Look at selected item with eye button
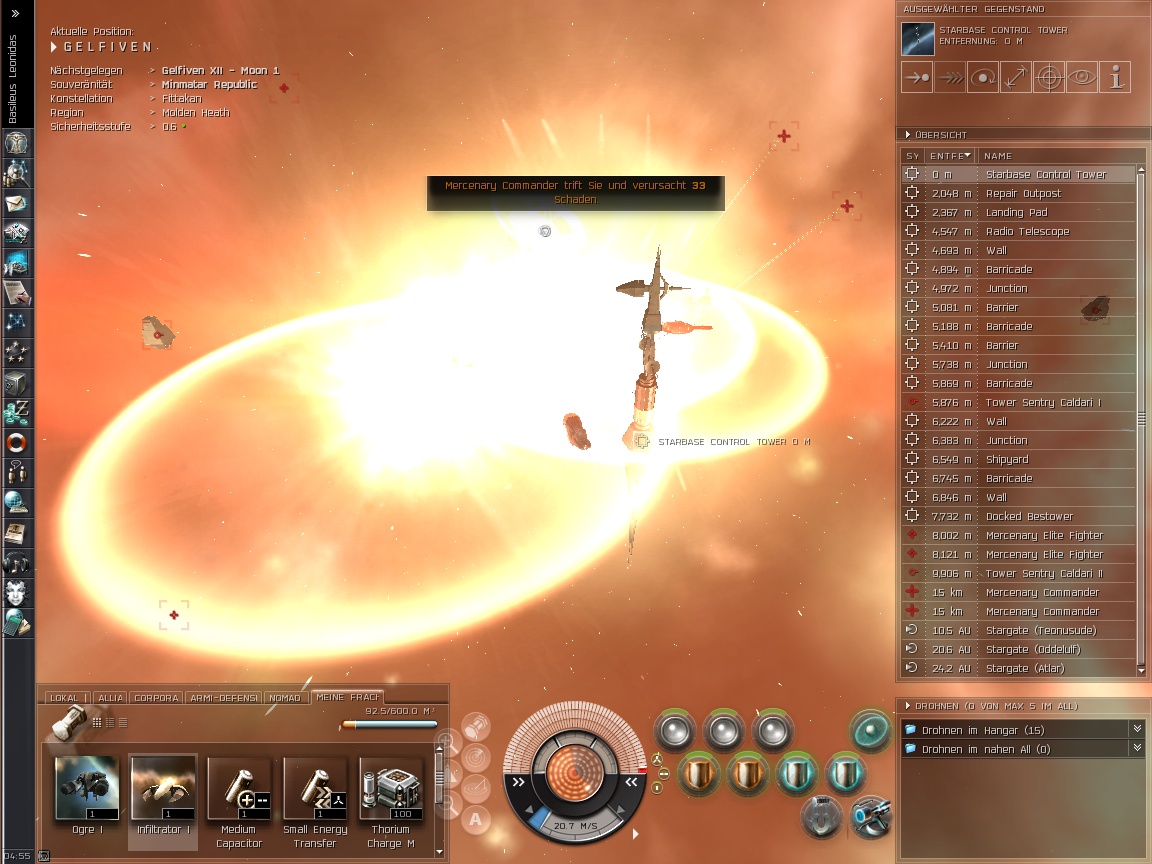The image size is (1152, 864). [x=1081, y=77]
